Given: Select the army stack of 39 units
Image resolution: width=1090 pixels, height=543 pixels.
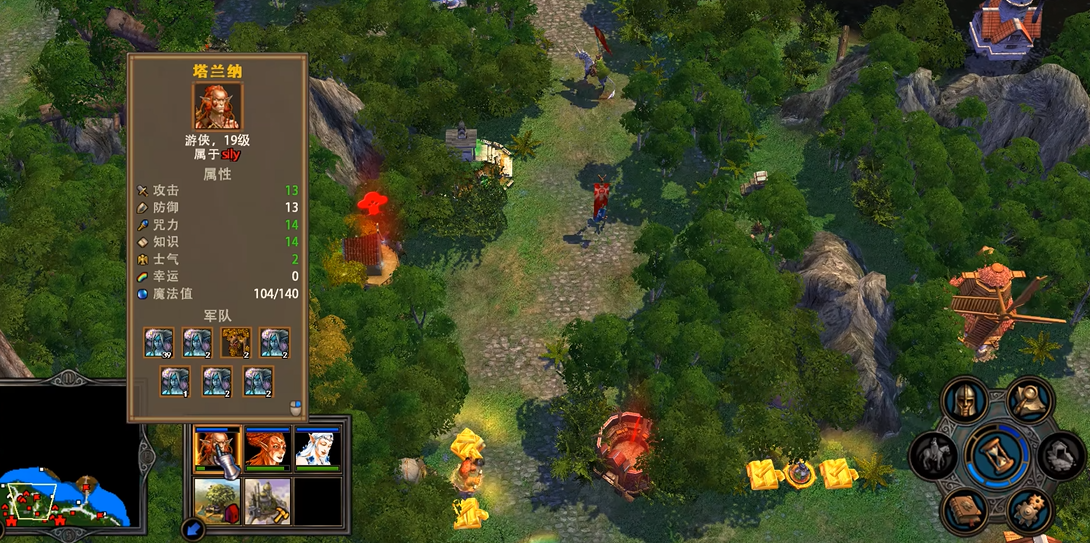Looking at the screenshot, I should (158, 342).
